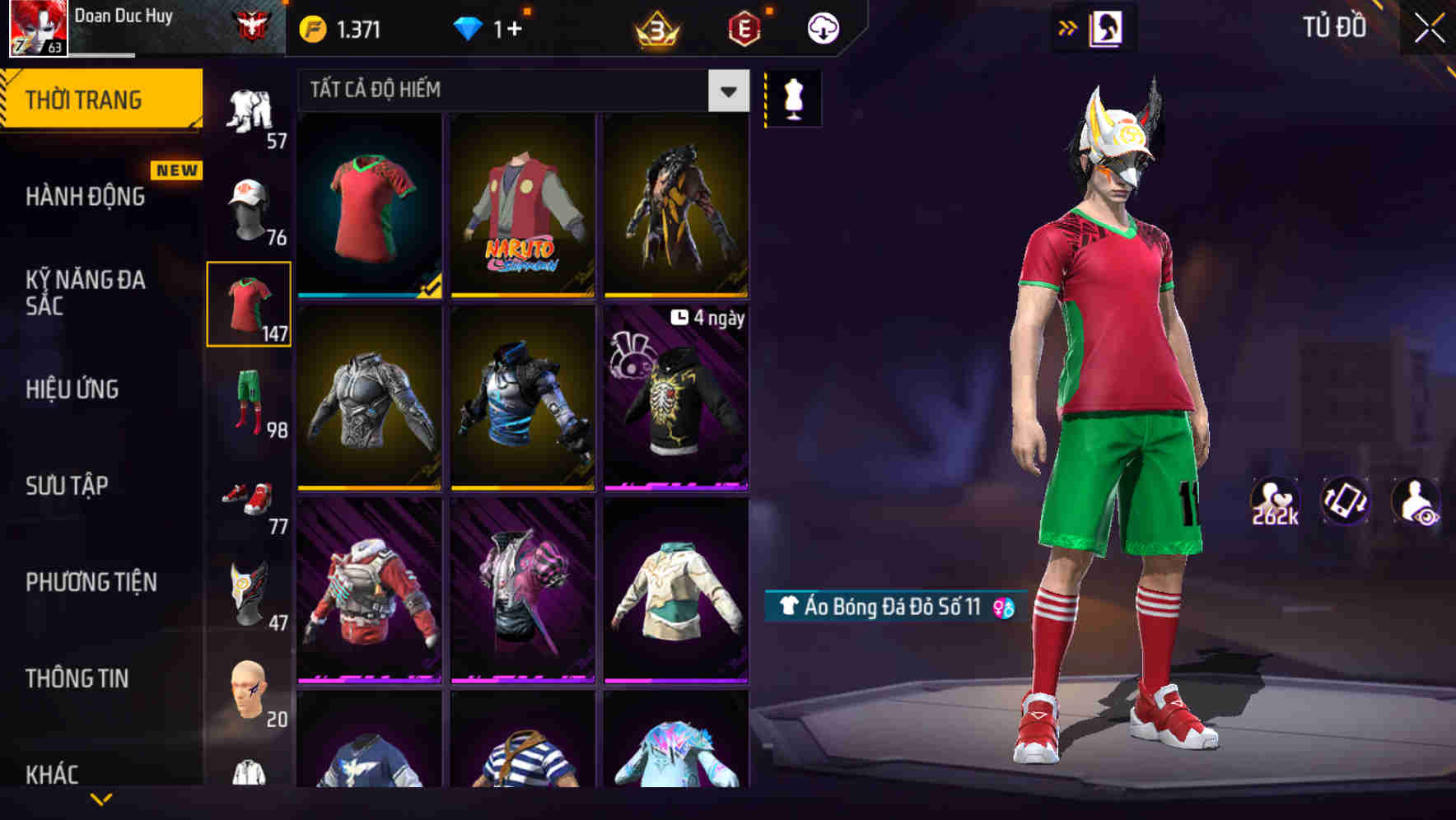Screen dimensions: 1456x820
Task: Click the character preview eye icon
Action: (x=1416, y=501)
